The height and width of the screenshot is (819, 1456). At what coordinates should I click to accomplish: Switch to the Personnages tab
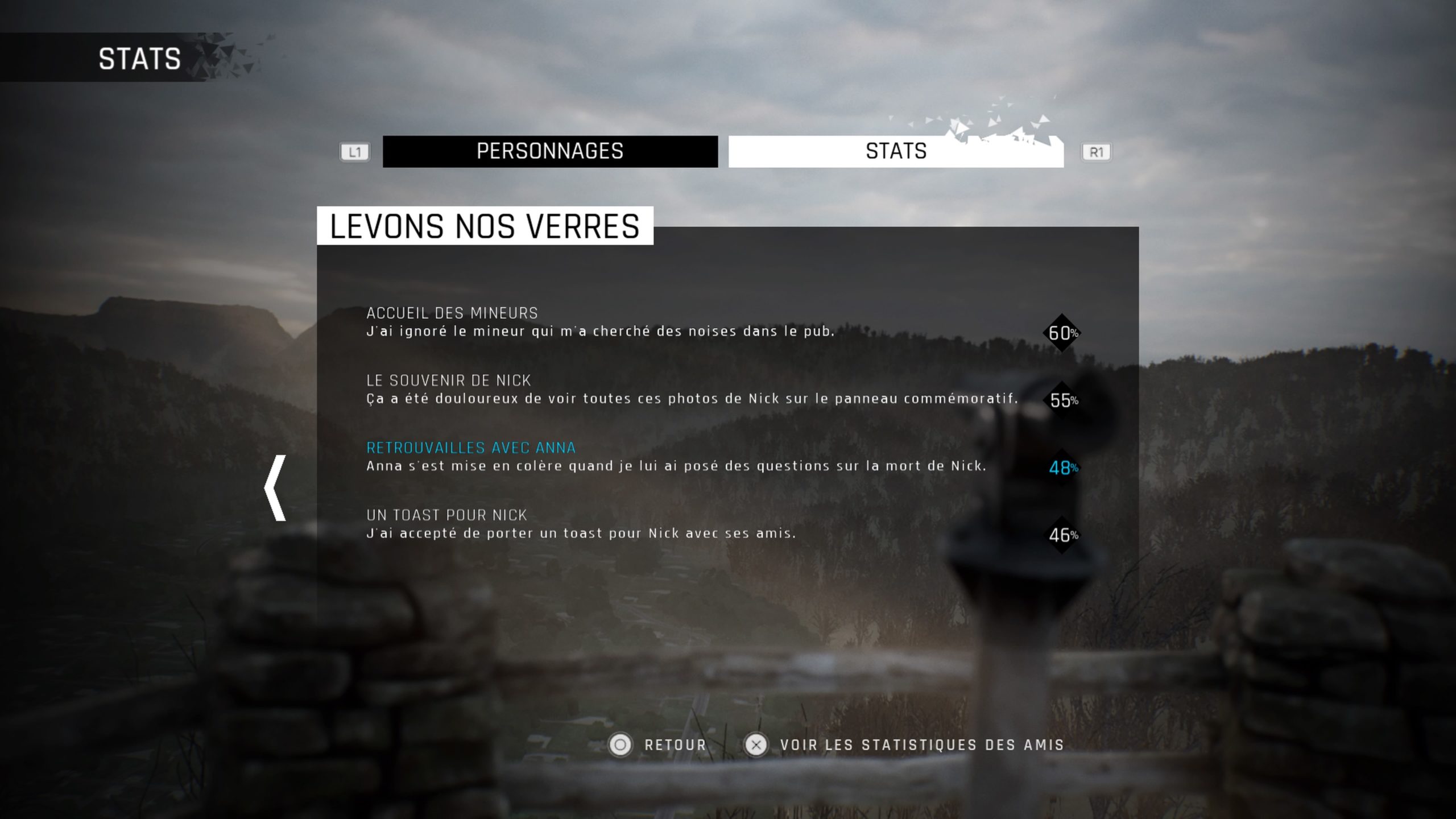(x=550, y=151)
